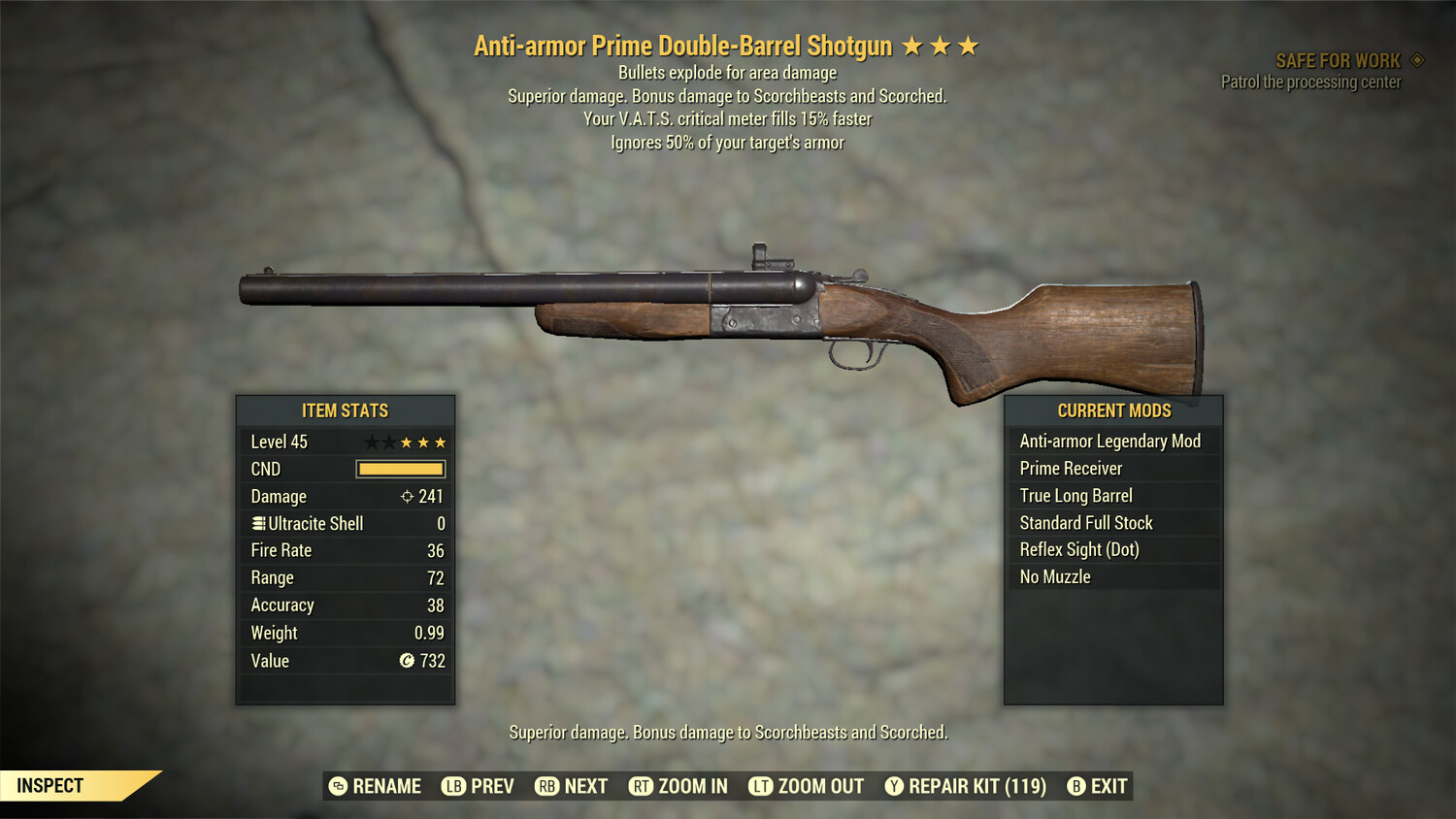The image size is (1456, 819).
Task: Click the crosshair icon beside Damage
Action: [409, 496]
